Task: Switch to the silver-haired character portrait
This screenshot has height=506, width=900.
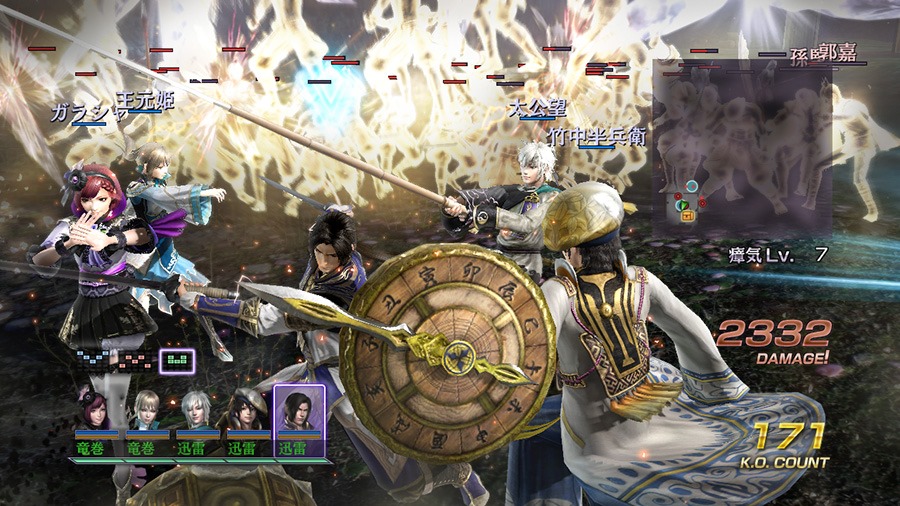Action: [x=197, y=411]
